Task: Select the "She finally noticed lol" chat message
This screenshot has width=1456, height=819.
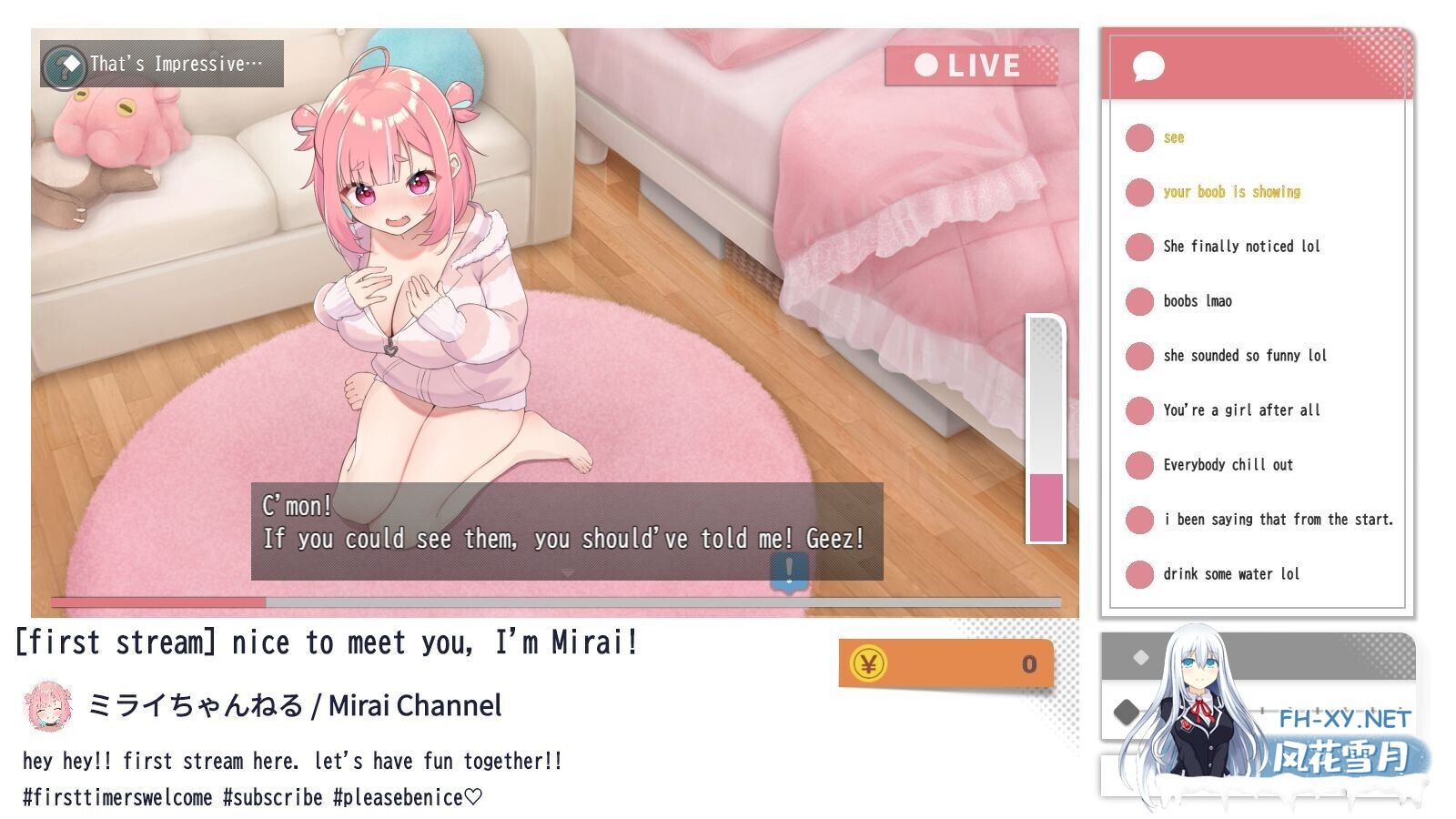Action: [1242, 247]
